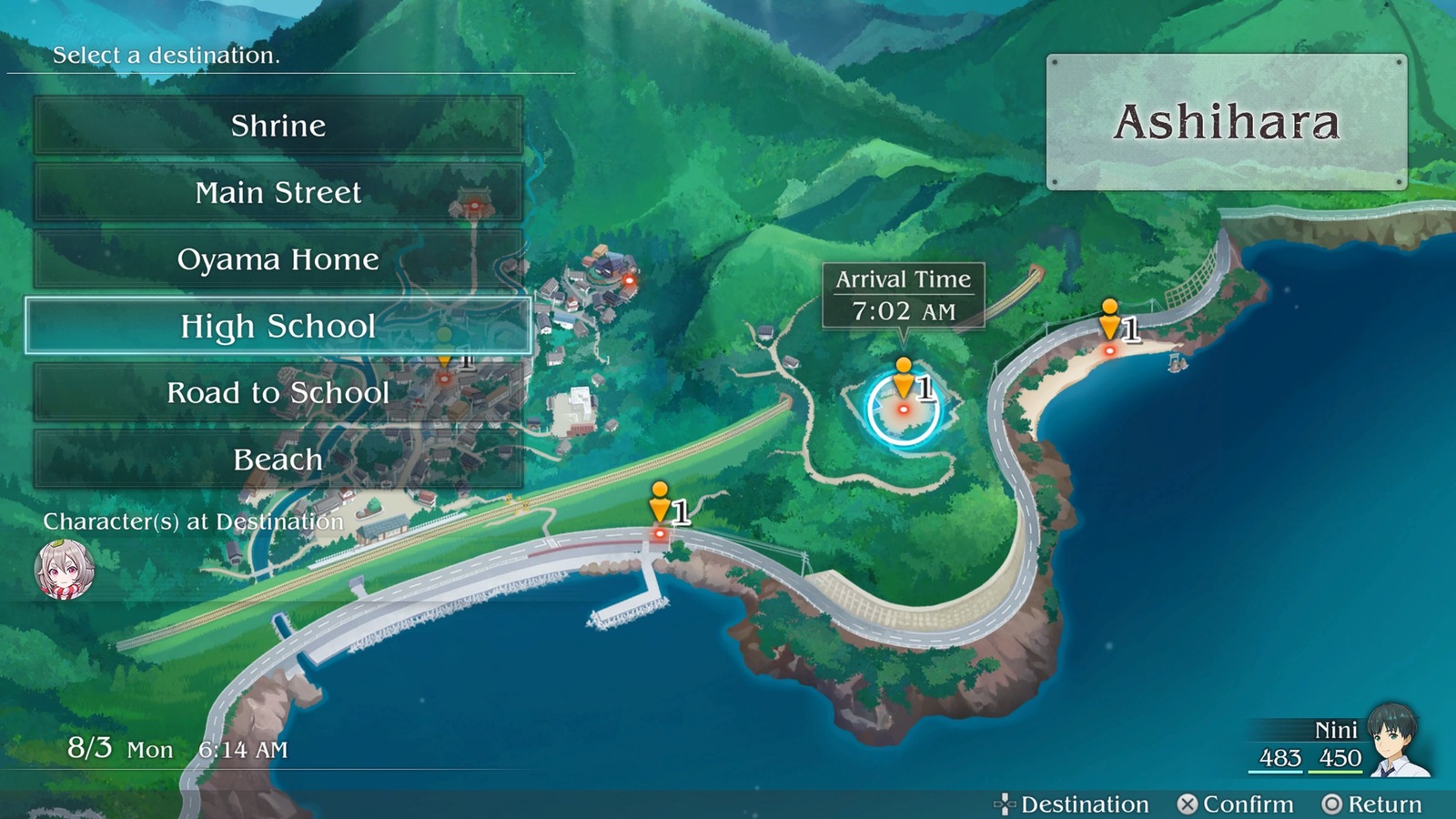The height and width of the screenshot is (819, 1456).
Task: Choose Main Street from the destination list
Action: [278, 193]
